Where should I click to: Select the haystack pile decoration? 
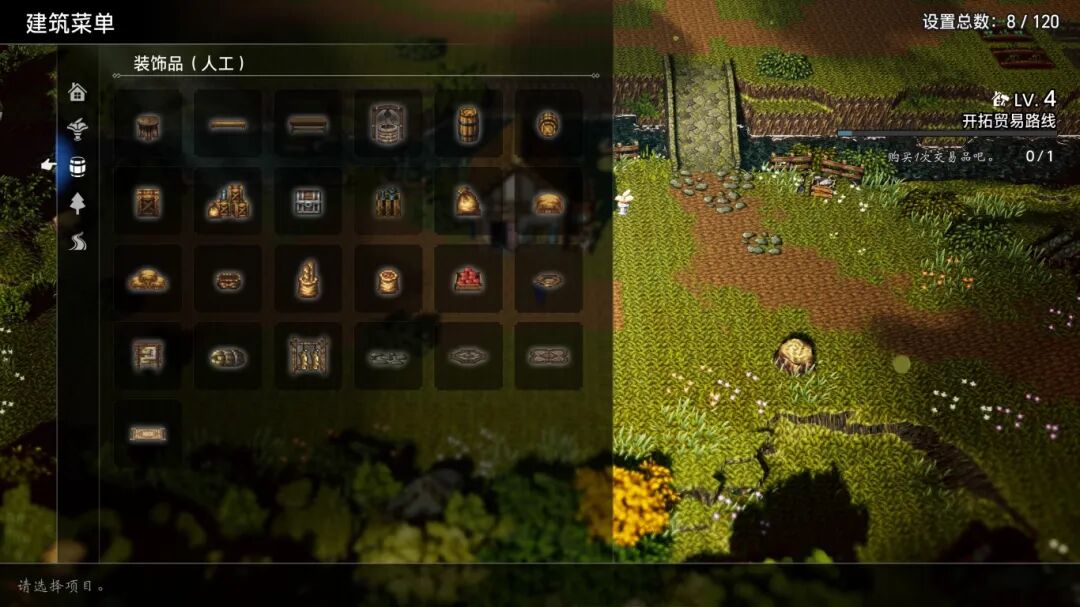[148, 280]
